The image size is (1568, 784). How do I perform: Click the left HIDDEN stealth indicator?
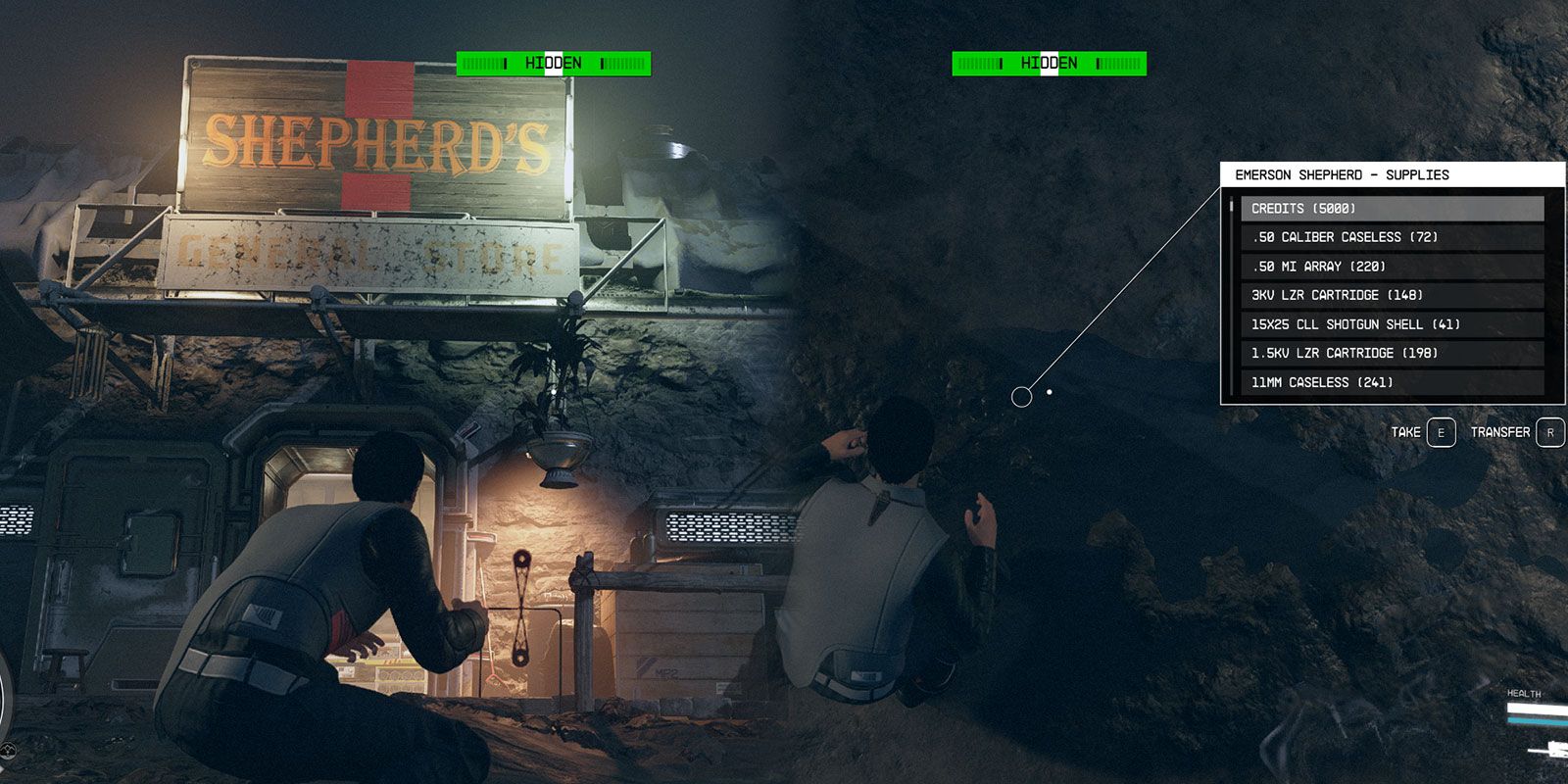[x=554, y=64]
